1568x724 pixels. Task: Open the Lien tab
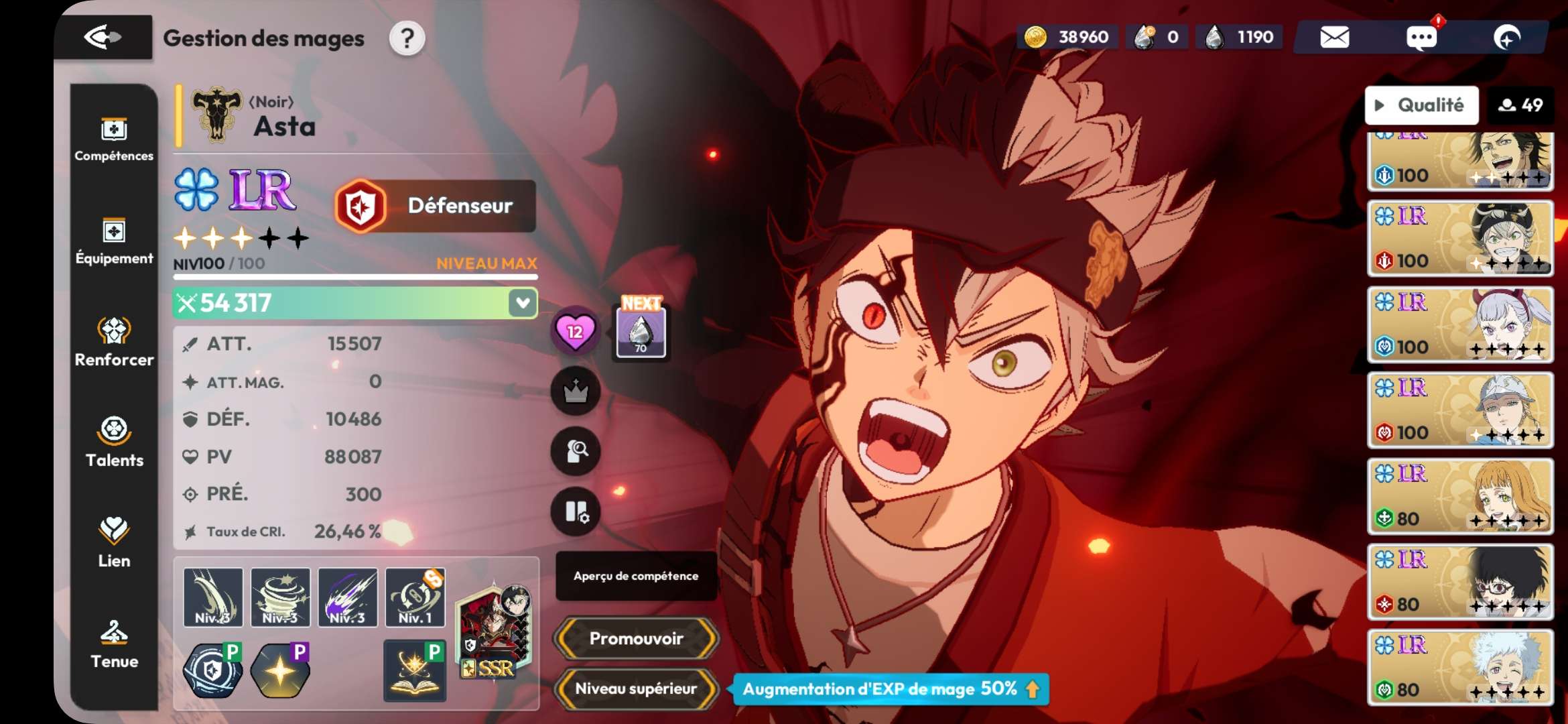pyautogui.click(x=114, y=543)
